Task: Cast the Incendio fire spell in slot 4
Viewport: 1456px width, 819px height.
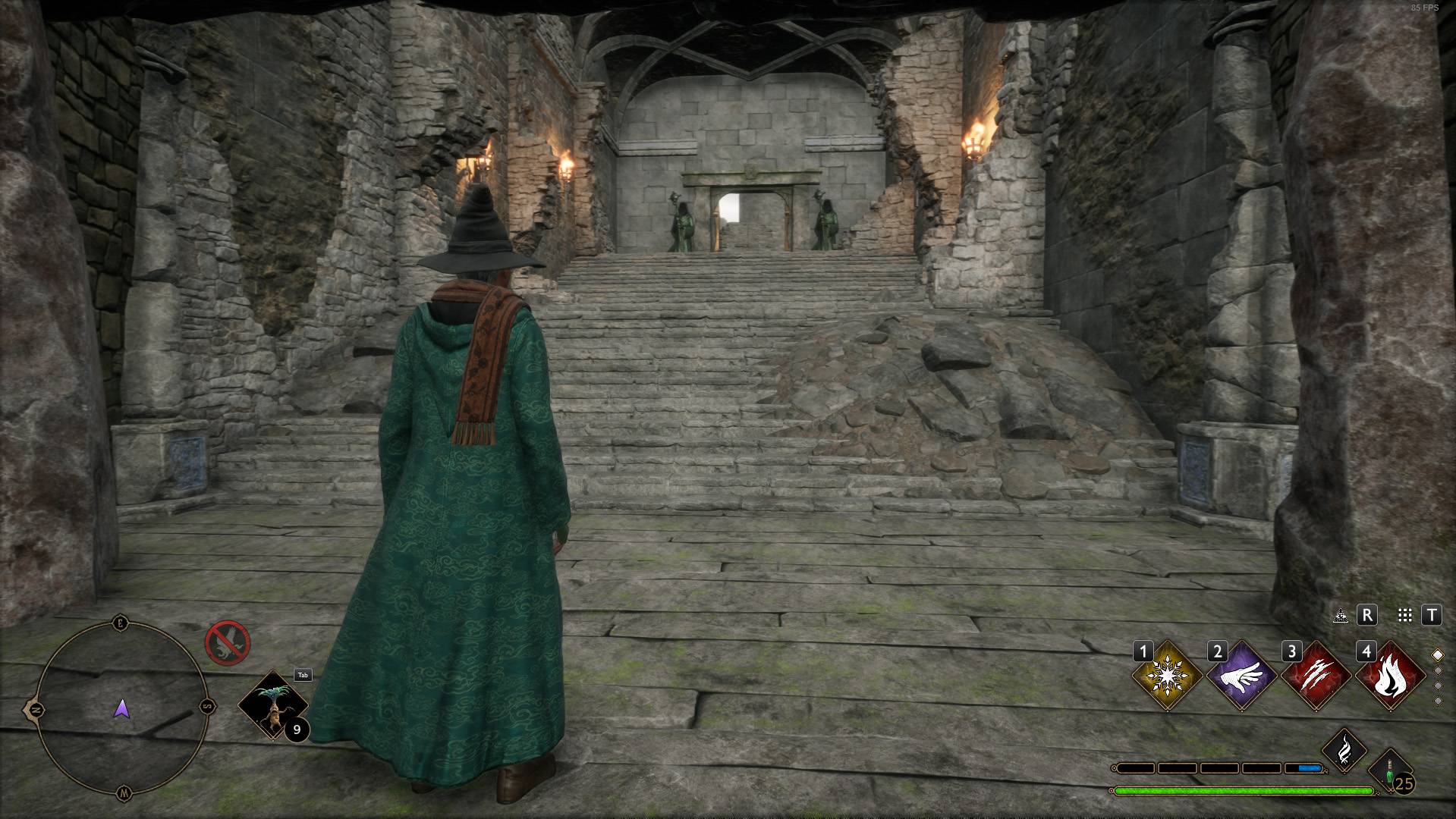Action: click(1392, 676)
